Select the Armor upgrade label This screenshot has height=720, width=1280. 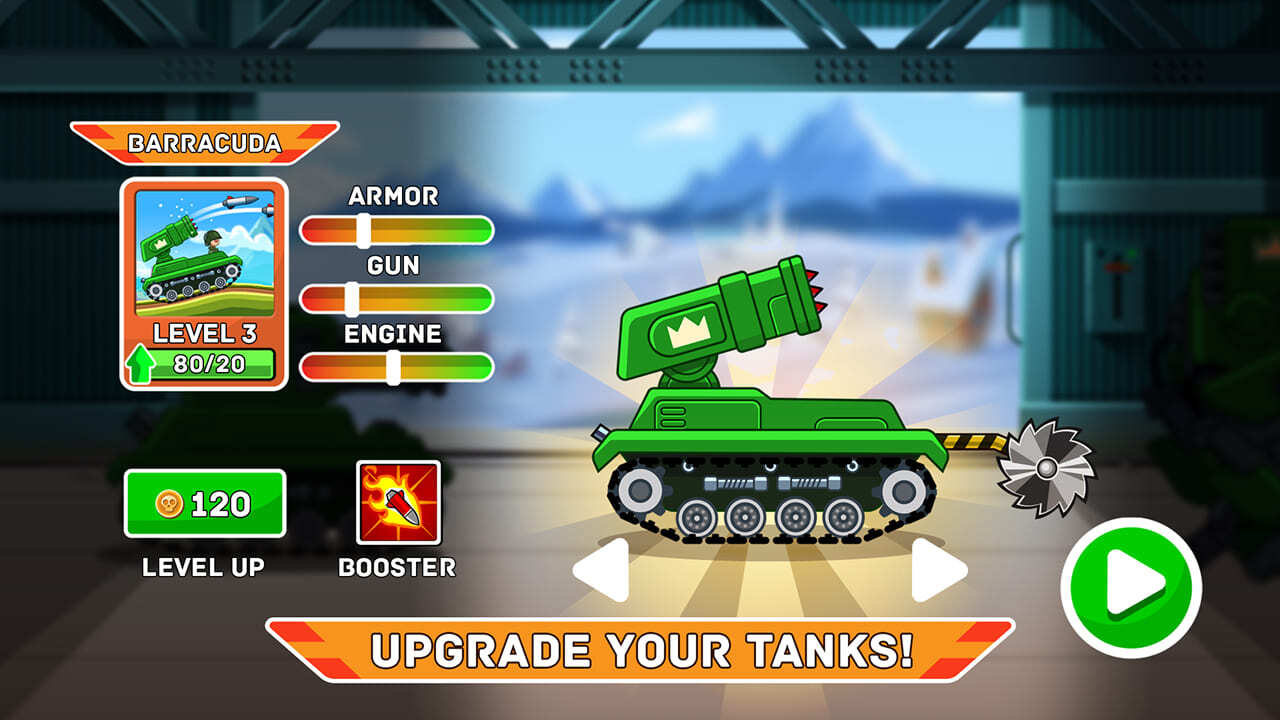coord(393,198)
